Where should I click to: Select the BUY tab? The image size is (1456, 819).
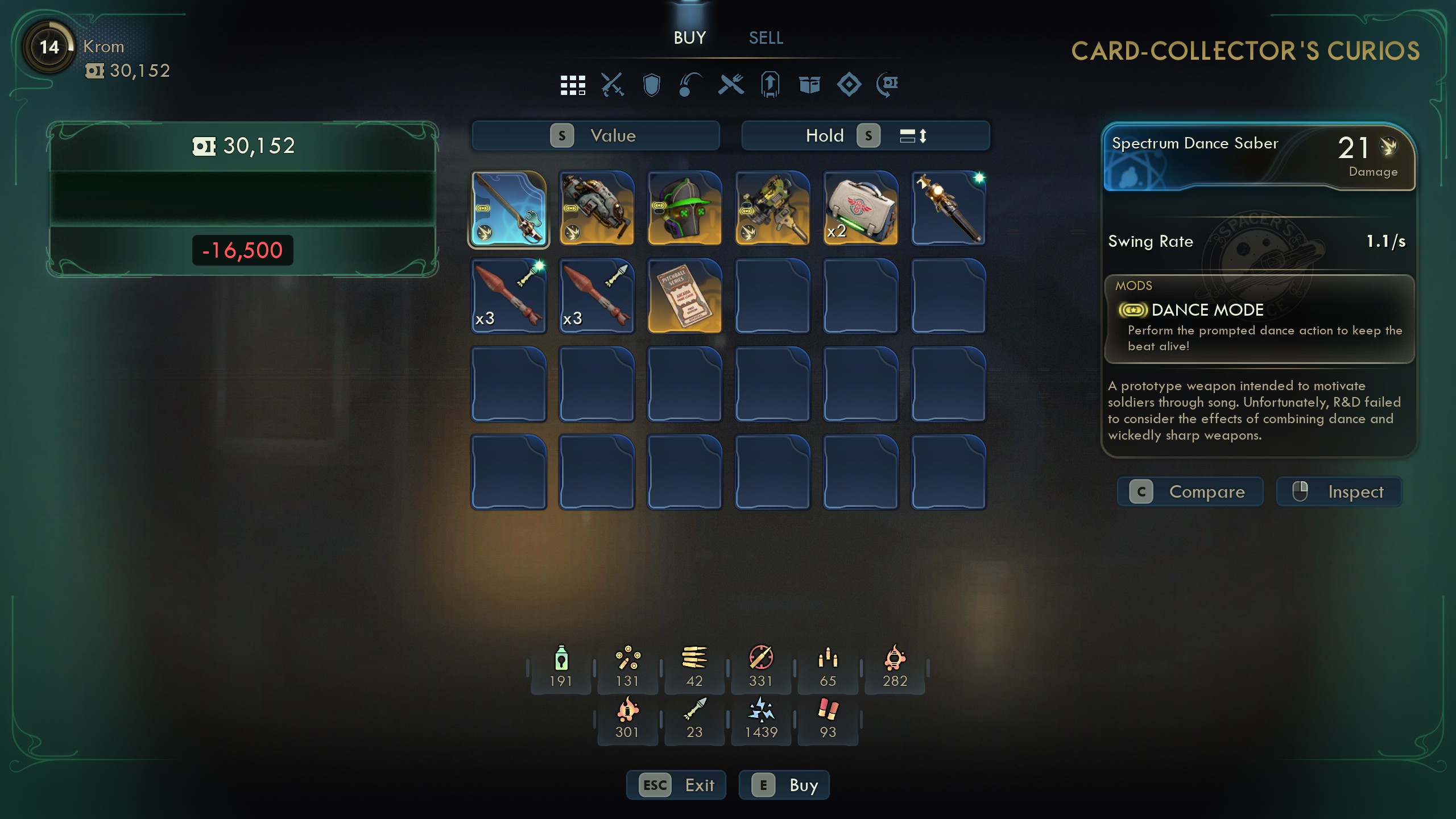[689, 38]
